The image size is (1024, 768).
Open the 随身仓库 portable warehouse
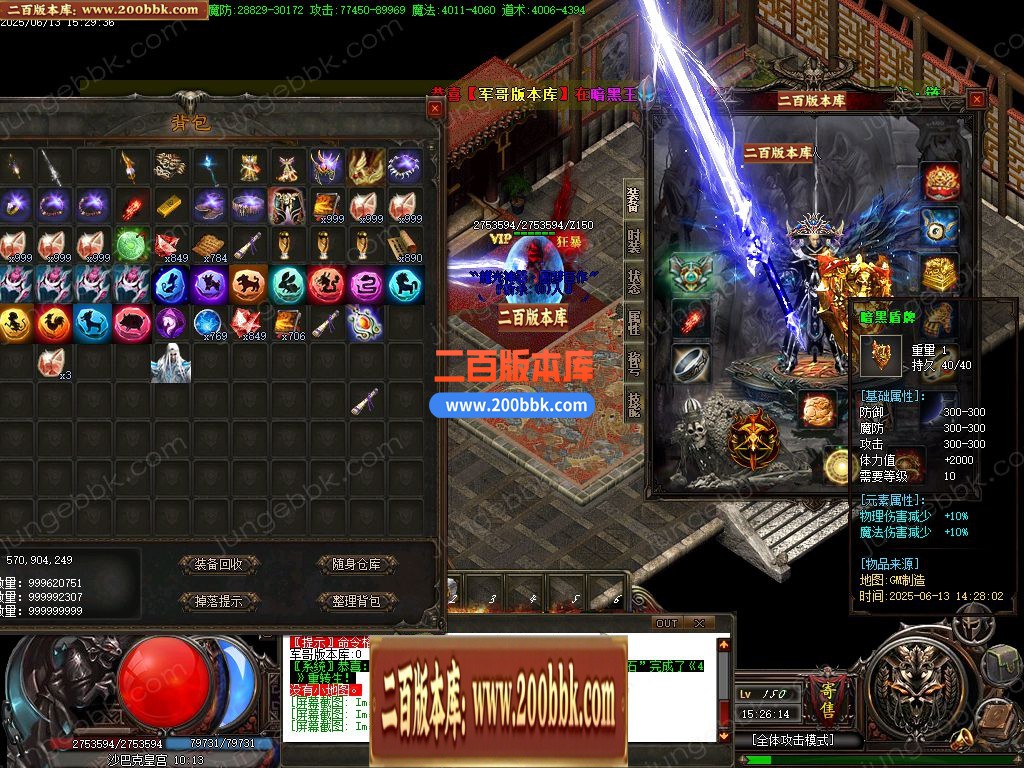pos(356,564)
